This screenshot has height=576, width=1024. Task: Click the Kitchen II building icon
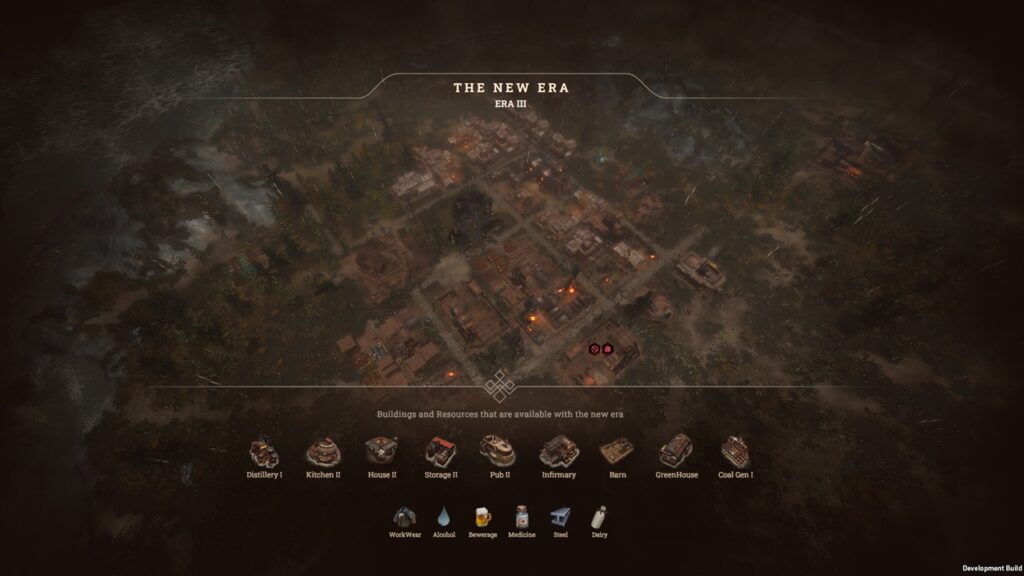pyautogui.click(x=323, y=452)
